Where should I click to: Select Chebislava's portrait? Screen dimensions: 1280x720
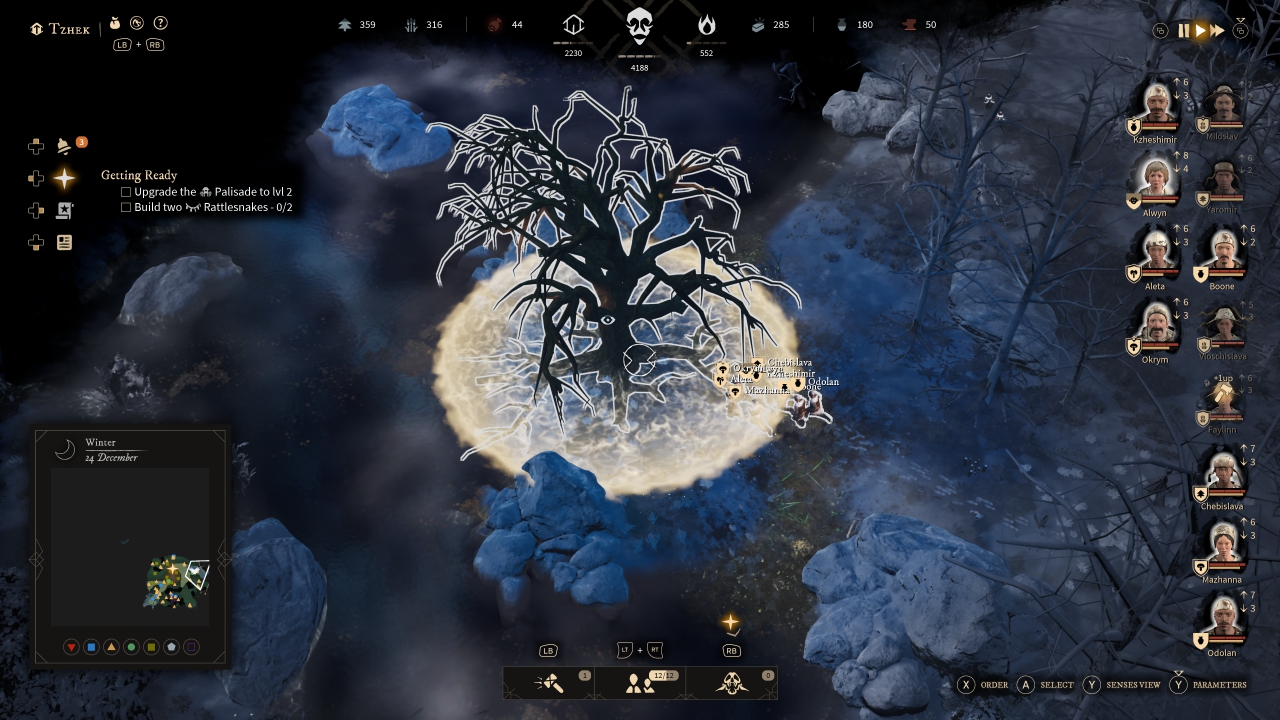pos(1222,474)
